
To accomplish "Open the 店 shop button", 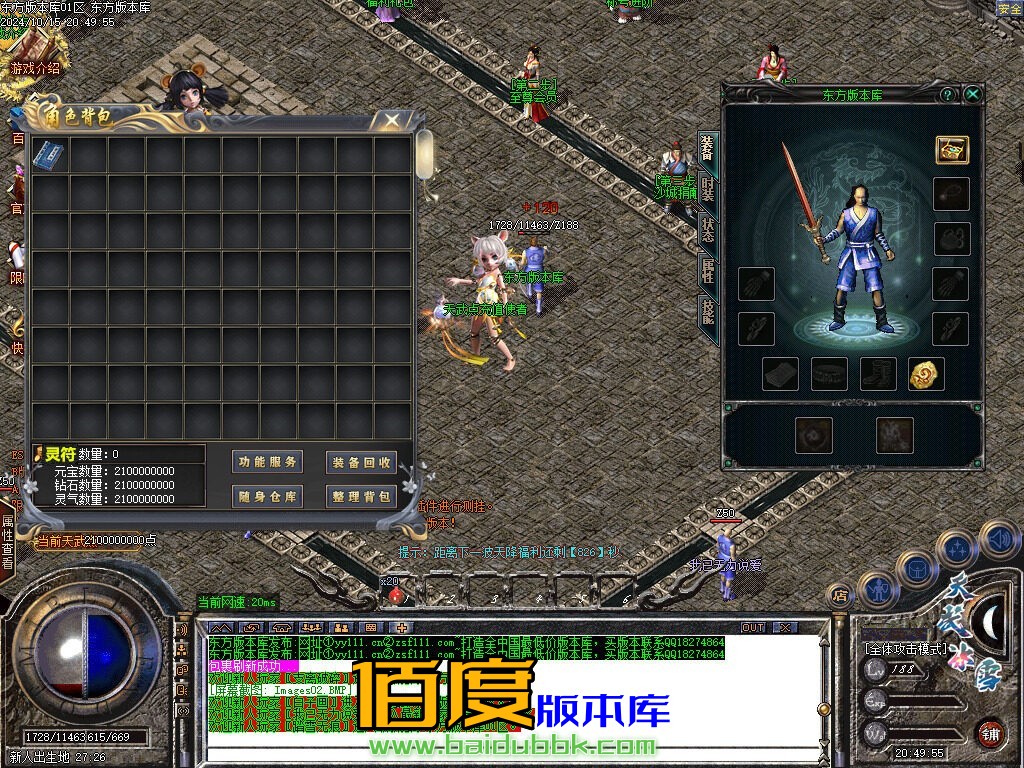I will (841, 595).
